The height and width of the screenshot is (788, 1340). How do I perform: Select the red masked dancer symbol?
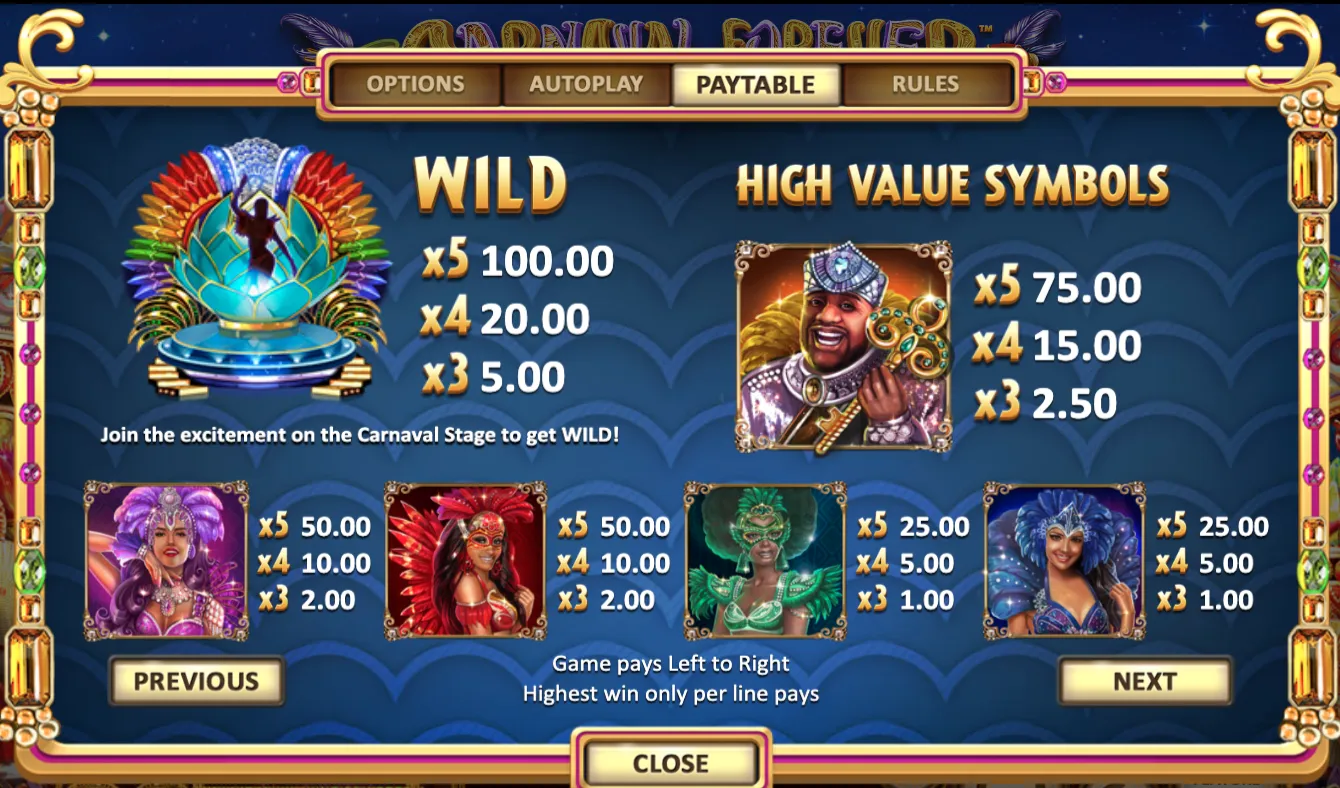pos(465,560)
